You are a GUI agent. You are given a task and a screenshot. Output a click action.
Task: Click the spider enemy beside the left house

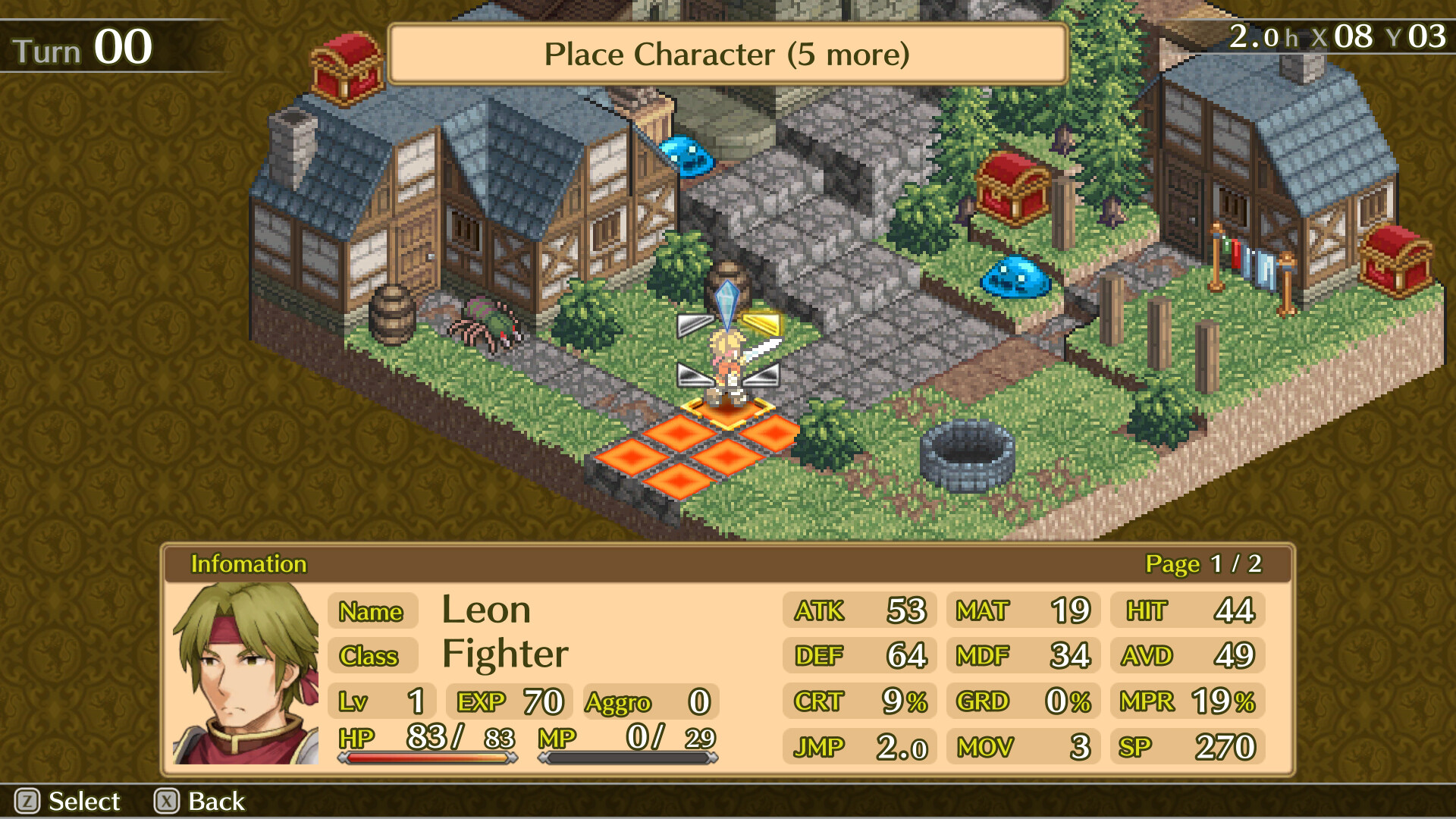coord(485,322)
